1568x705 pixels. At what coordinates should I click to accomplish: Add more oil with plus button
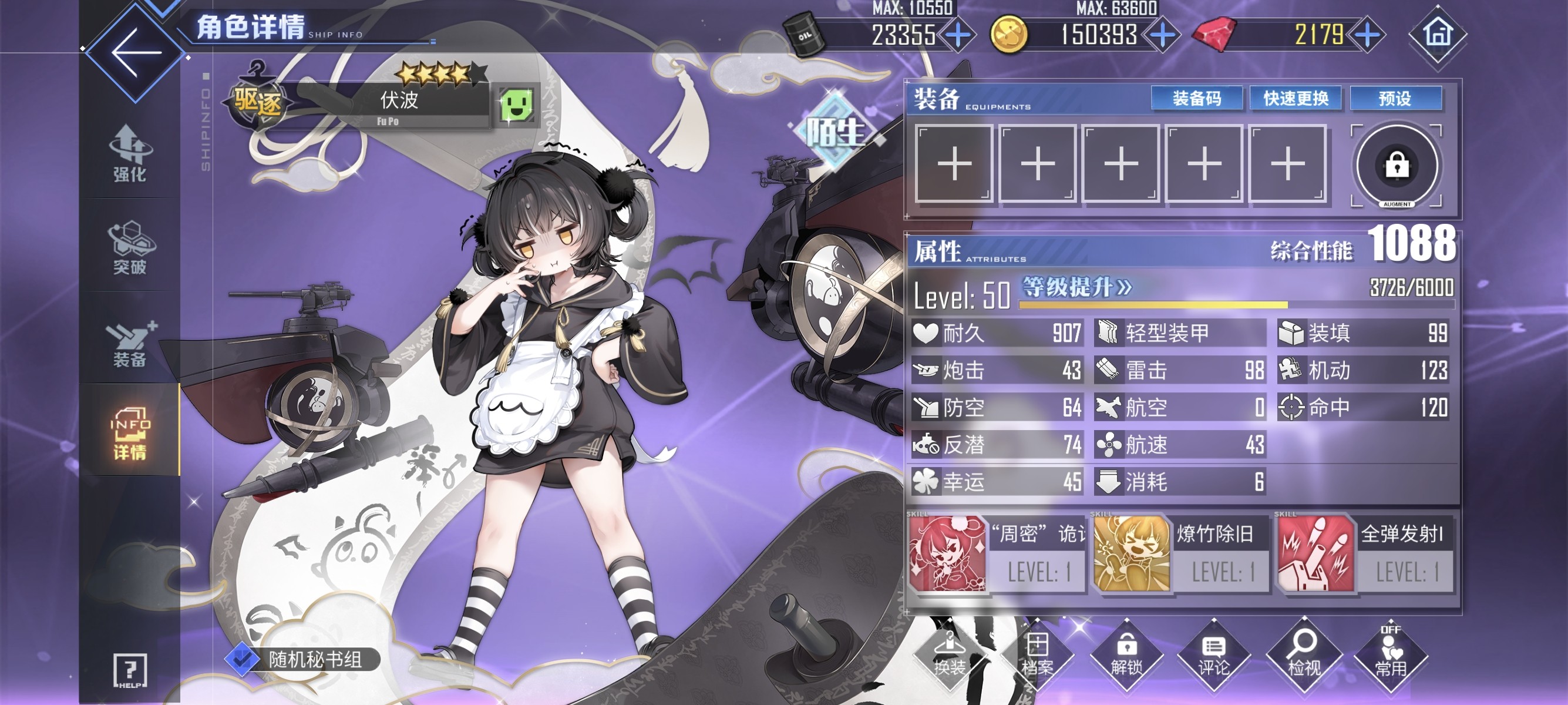click(958, 35)
